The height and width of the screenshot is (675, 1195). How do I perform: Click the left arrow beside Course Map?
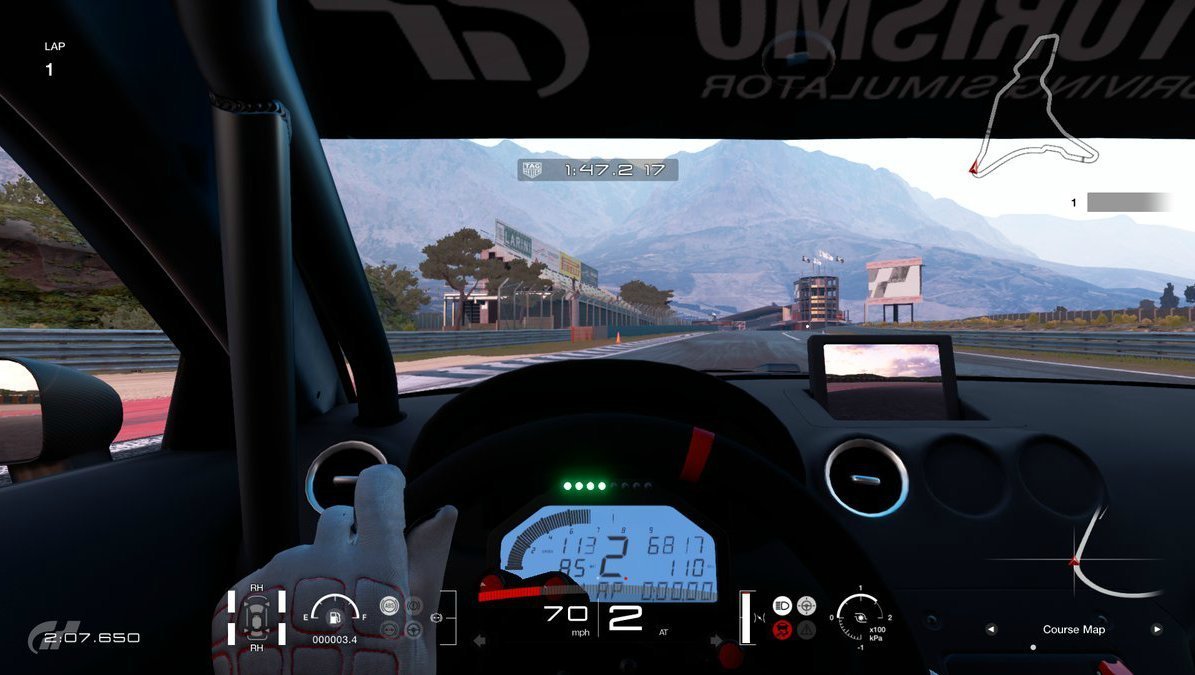click(991, 630)
